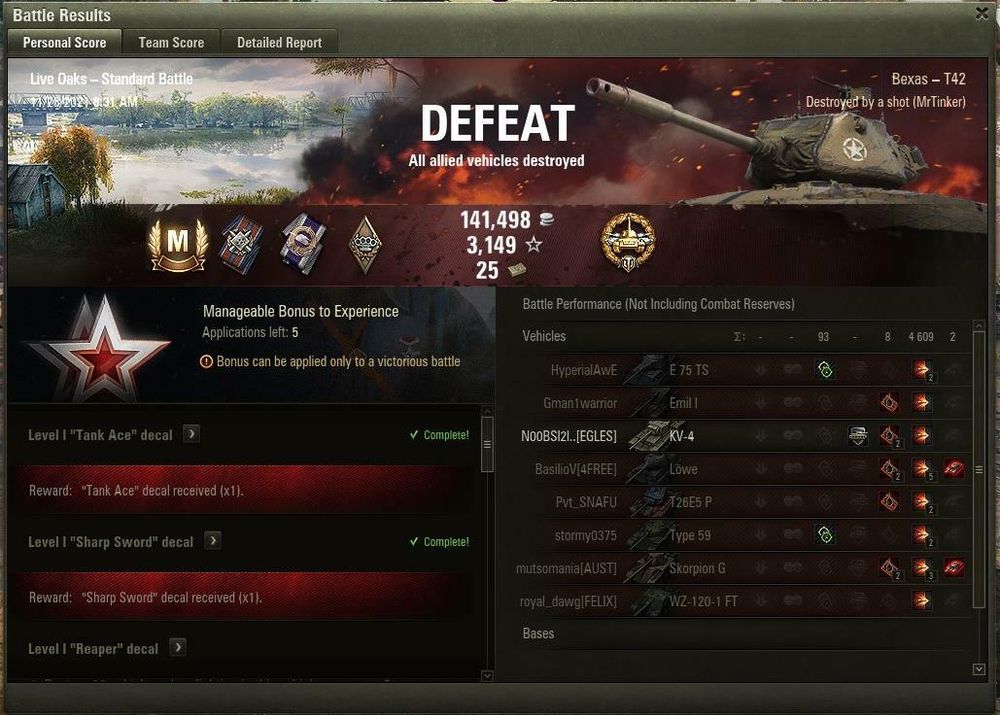Expand the Sharp Sword decal mission
Viewport: 1000px width, 715px height.
tap(213, 541)
